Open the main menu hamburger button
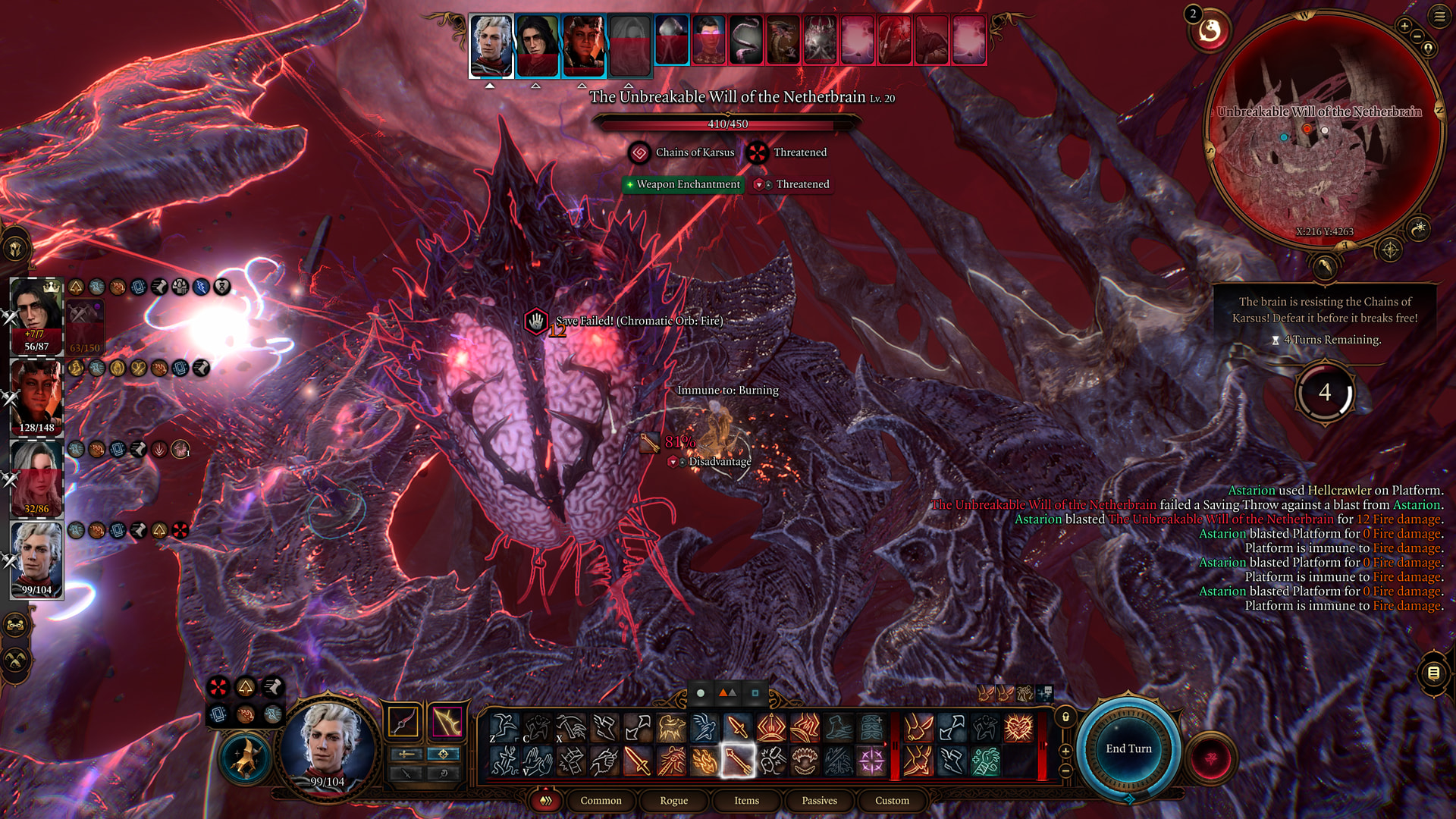 pos(1439,16)
